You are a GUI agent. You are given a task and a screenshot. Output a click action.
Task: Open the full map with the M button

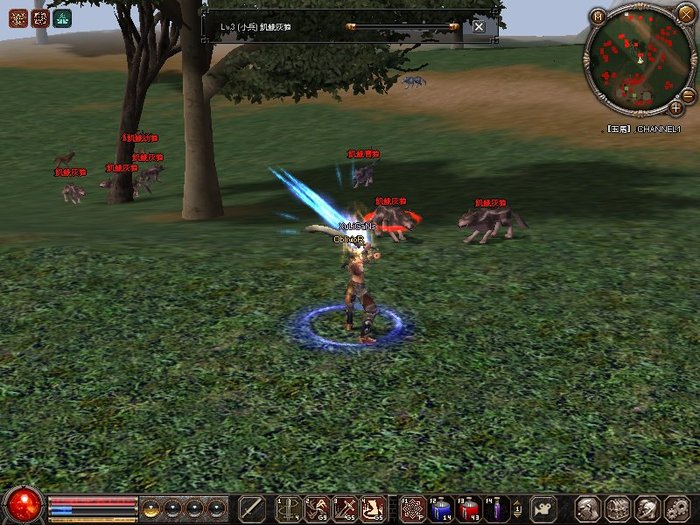[x=598, y=16]
